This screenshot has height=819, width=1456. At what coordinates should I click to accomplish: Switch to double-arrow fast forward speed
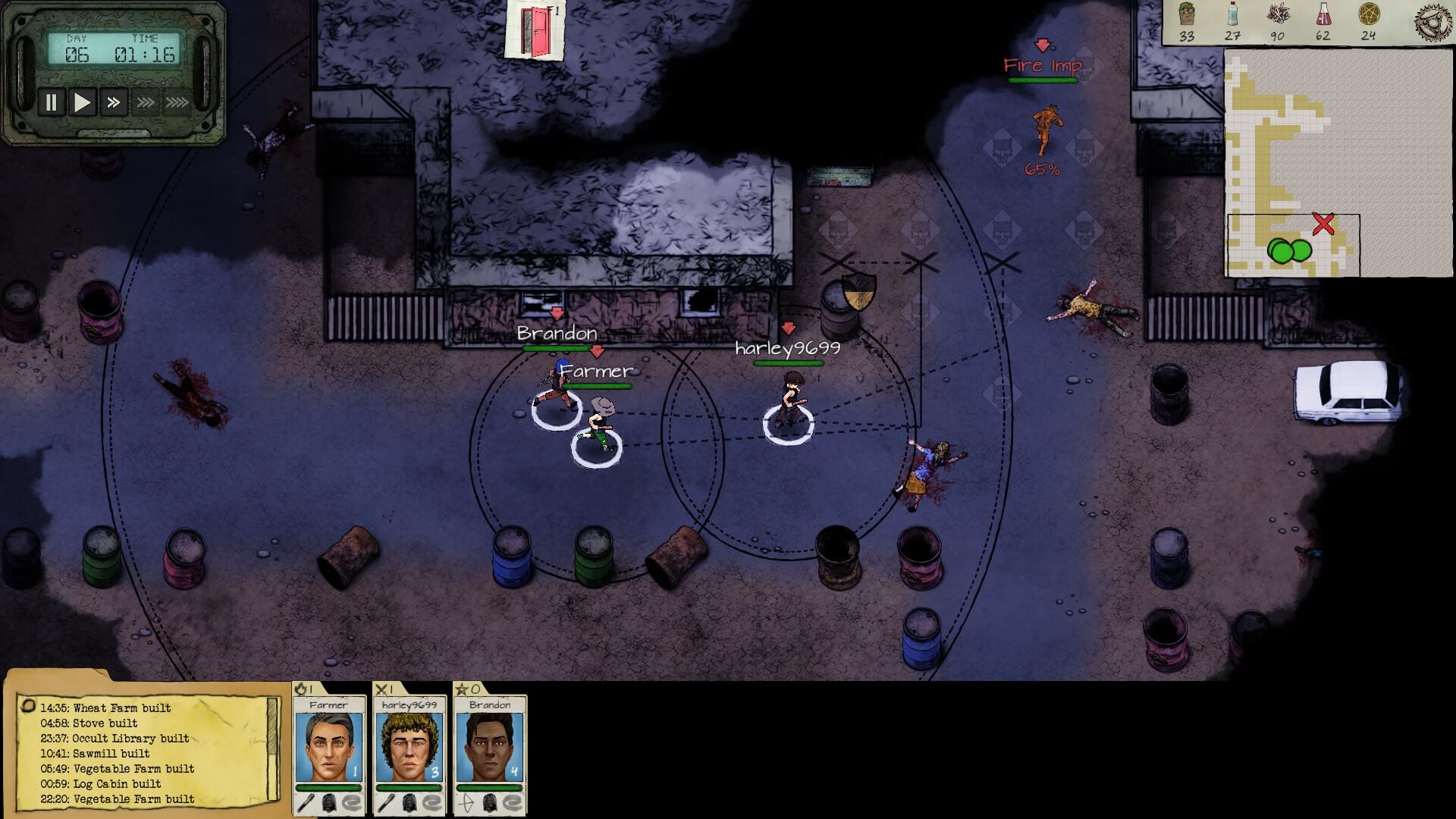pos(114,102)
